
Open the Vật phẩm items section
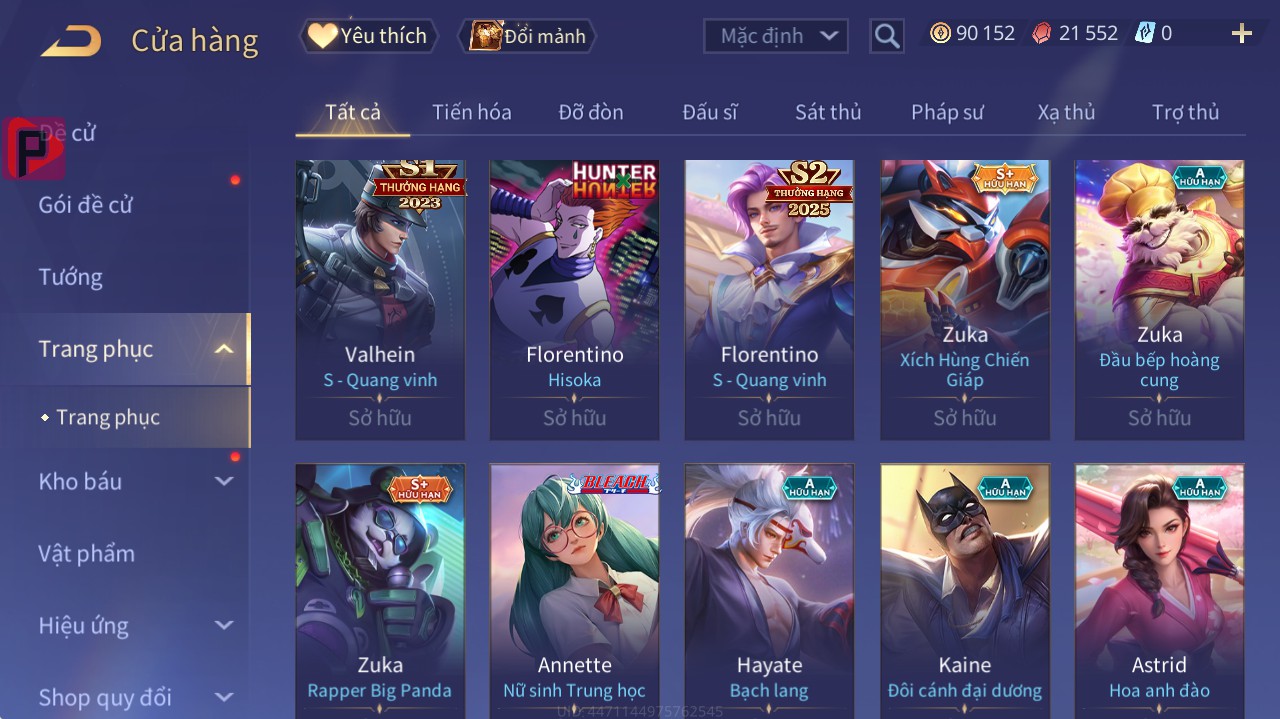pyautogui.click(x=86, y=553)
